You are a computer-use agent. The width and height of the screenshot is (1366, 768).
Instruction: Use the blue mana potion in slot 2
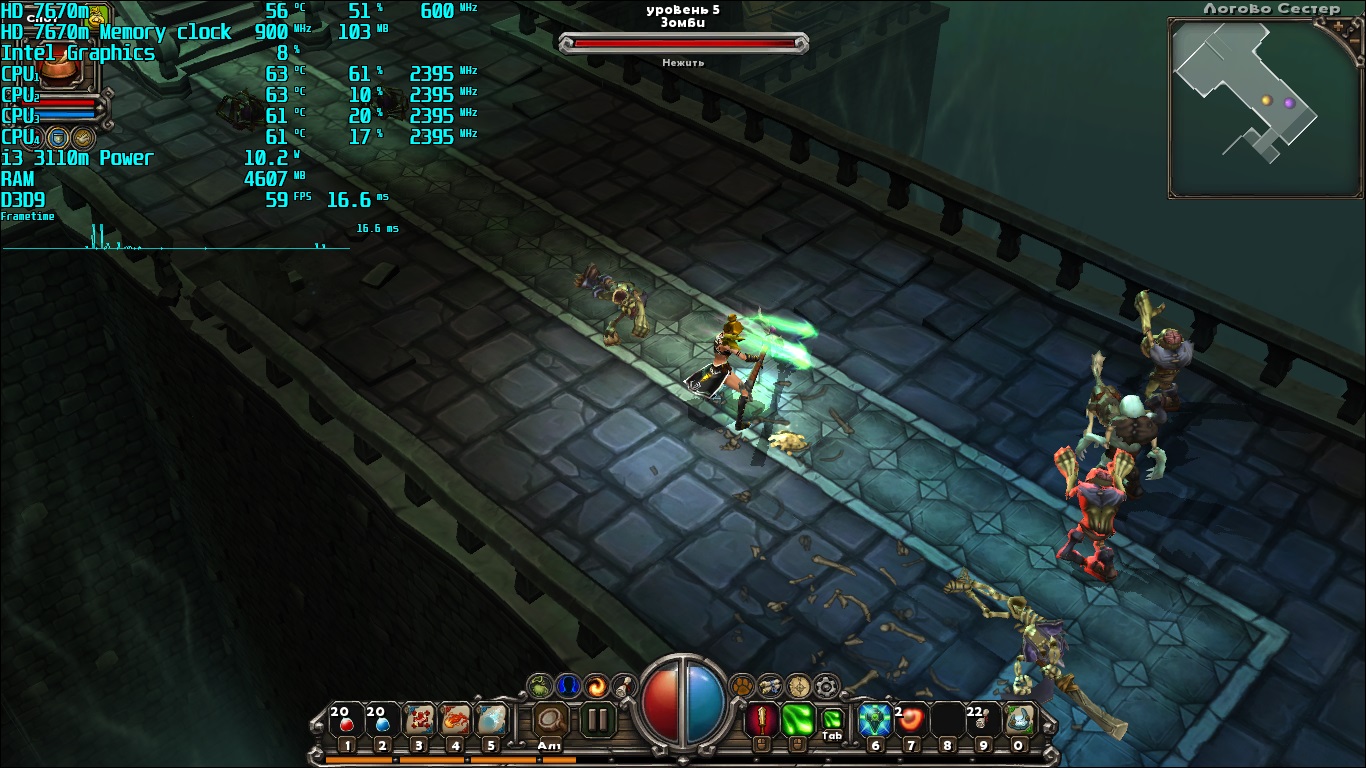pyautogui.click(x=381, y=720)
